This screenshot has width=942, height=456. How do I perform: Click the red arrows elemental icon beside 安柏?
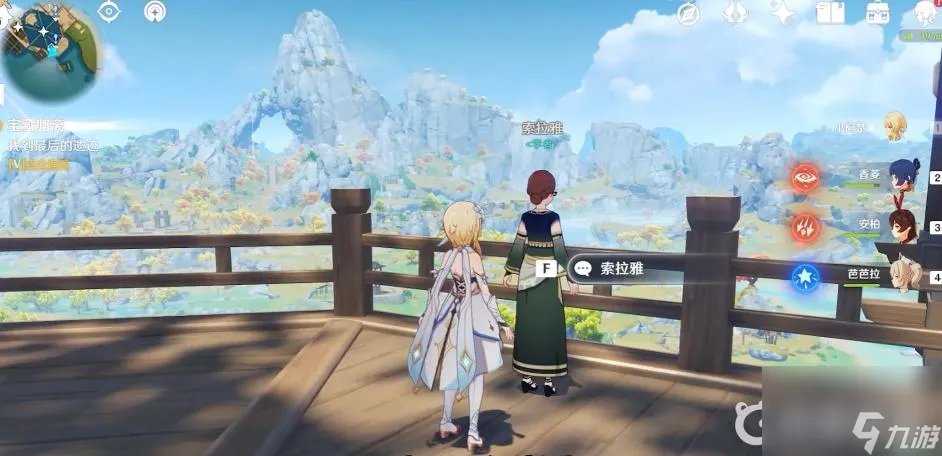coord(805,228)
